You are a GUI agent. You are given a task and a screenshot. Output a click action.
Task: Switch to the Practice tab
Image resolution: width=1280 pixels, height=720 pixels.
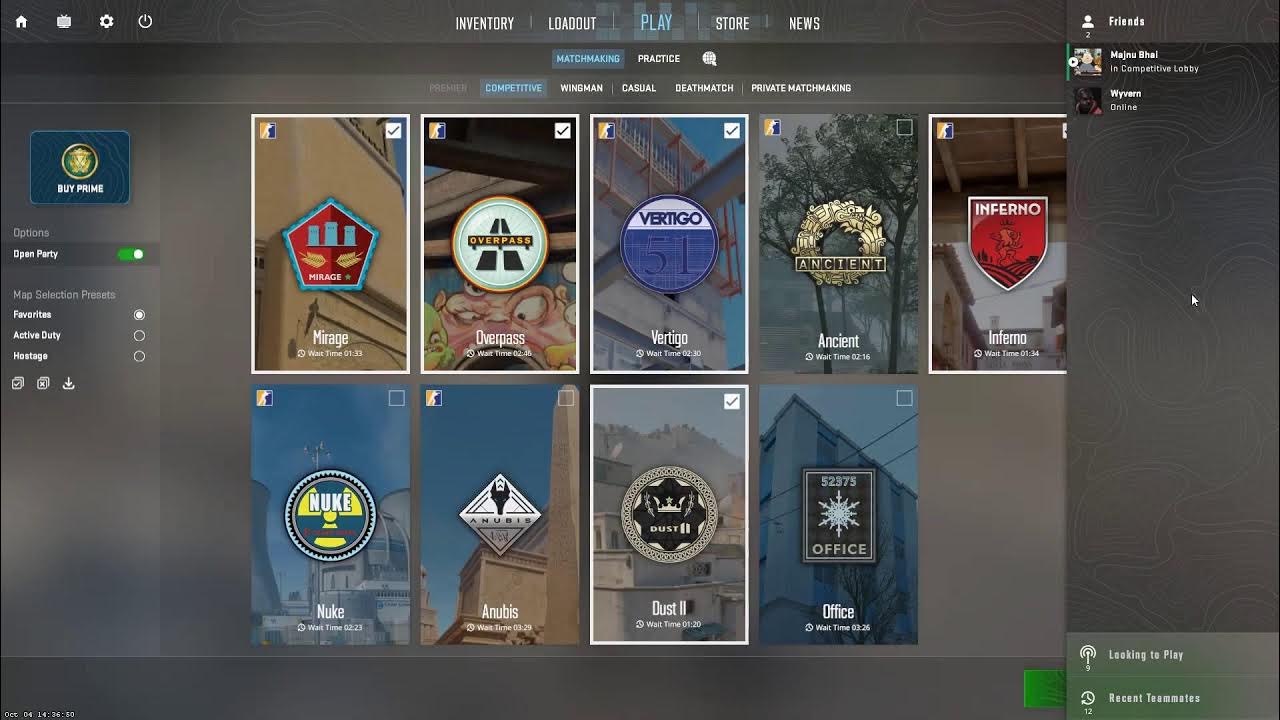coord(659,59)
